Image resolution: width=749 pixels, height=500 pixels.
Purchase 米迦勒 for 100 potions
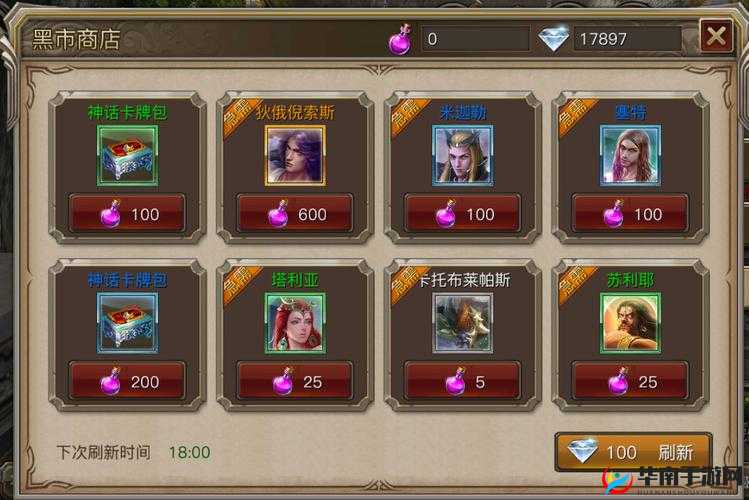pyautogui.click(x=463, y=213)
